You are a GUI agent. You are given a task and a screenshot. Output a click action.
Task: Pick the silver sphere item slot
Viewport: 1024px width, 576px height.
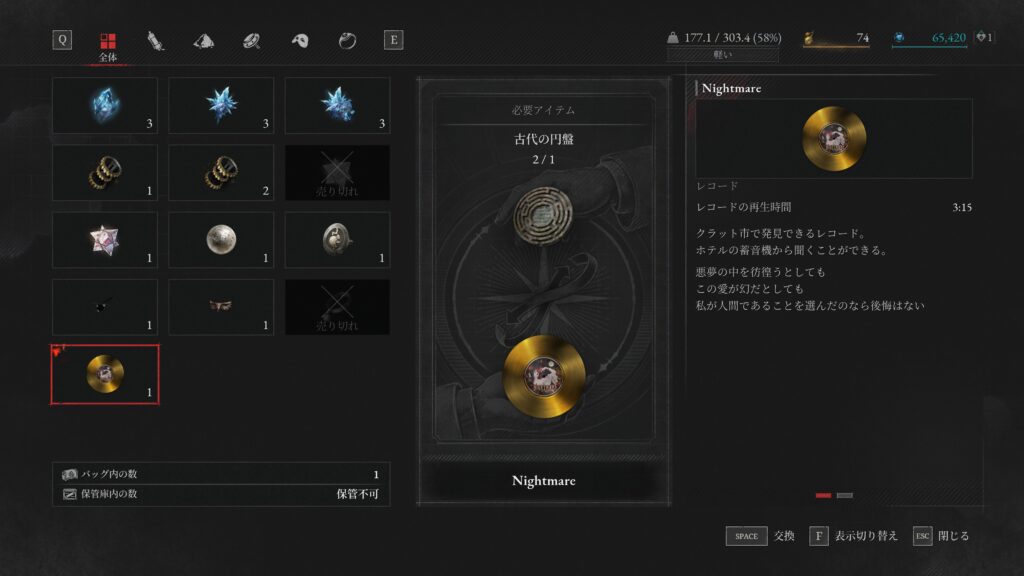click(221, 239)
